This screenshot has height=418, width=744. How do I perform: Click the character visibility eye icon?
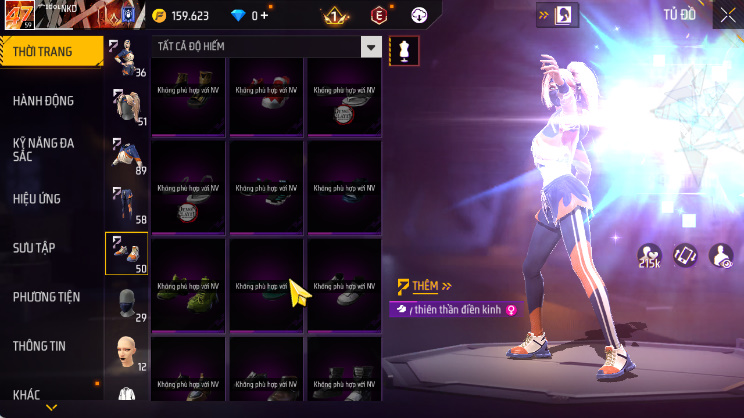pyautogui.click(x=720, y=257)
